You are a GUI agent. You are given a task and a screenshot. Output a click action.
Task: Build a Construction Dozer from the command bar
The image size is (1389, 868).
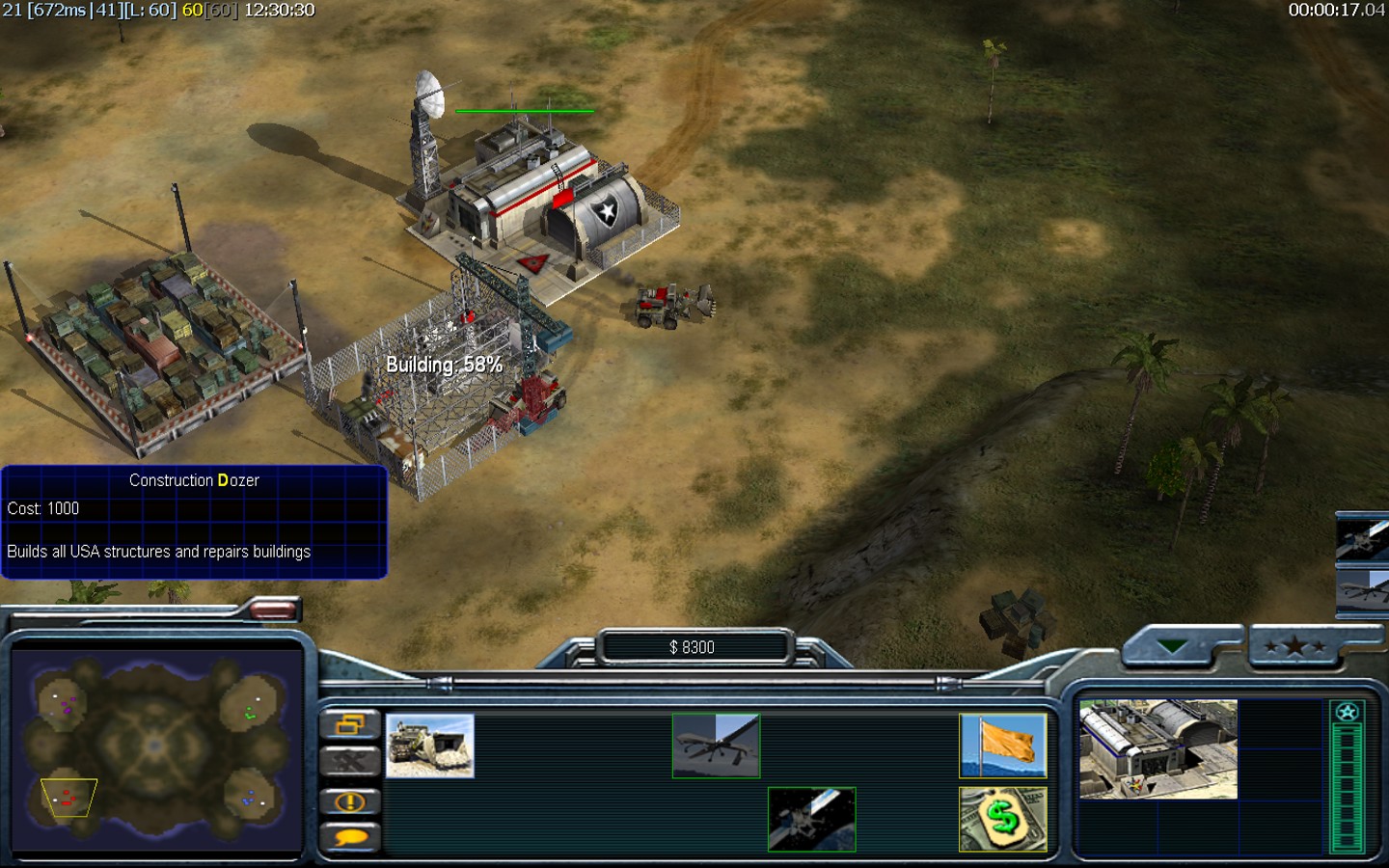click(x=429, y=746)
